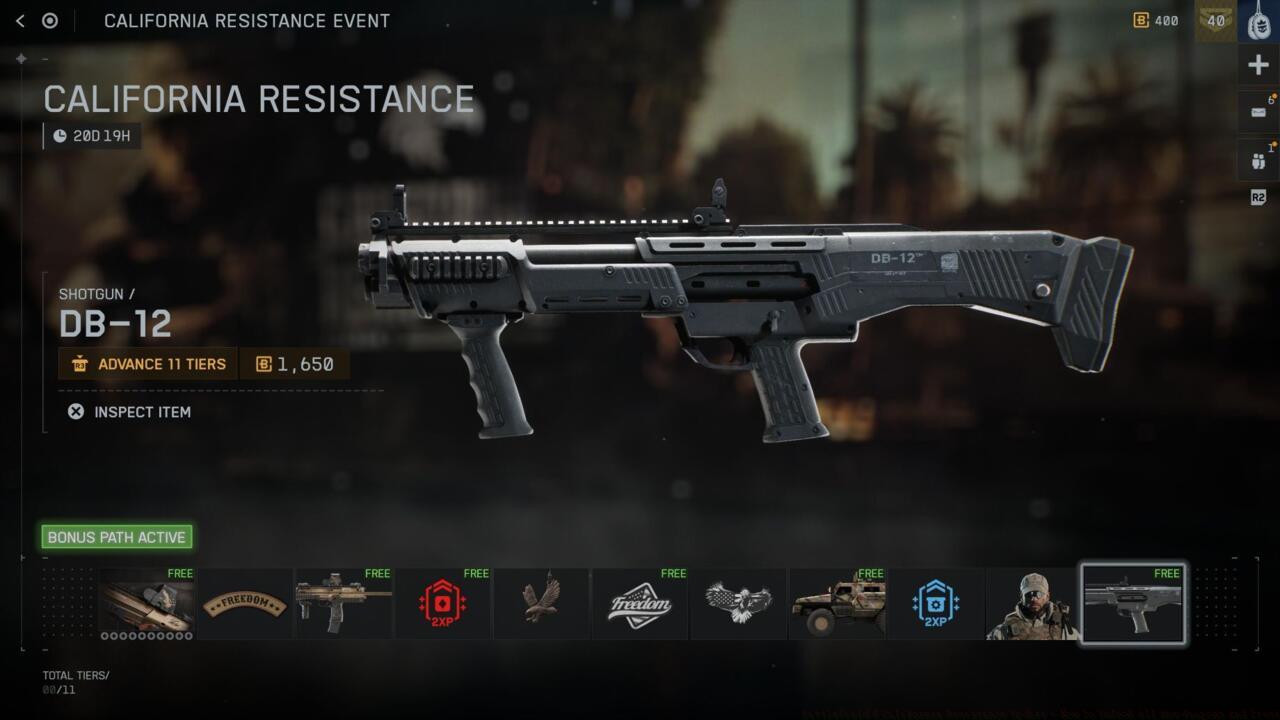This screenshot has height=720, width=1280.
Task: Click the California Resistance Event header
Action: pos(247,20)
